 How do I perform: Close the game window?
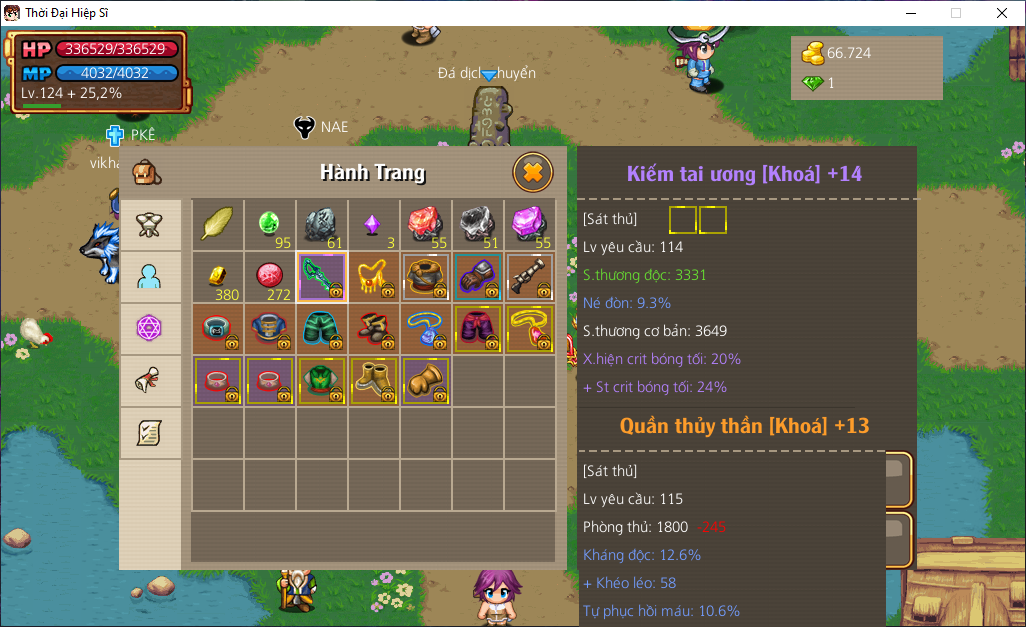tap(1002, 13)
